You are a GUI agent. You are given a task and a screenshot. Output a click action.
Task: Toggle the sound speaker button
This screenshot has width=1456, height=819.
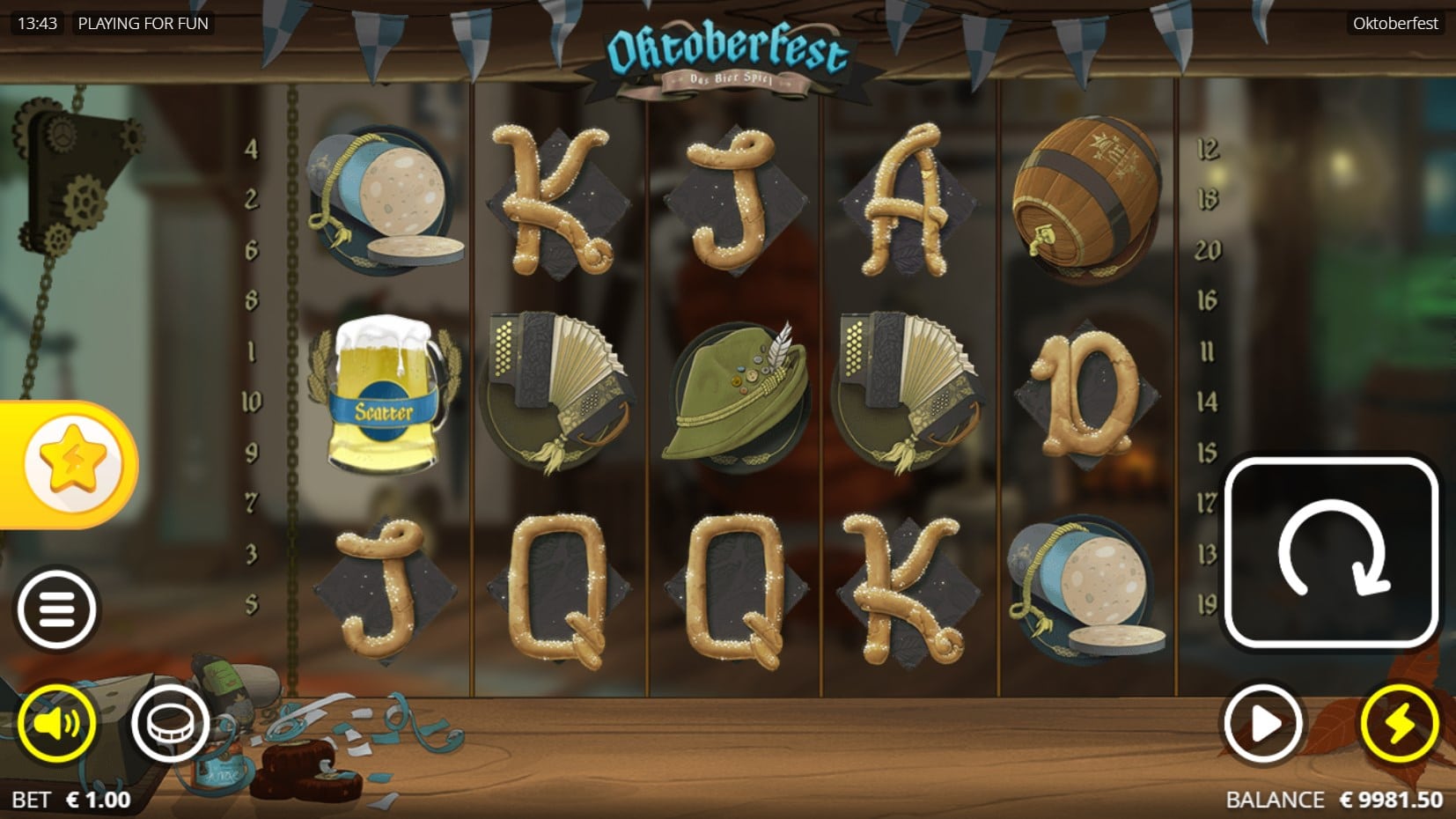click(57, 724)
